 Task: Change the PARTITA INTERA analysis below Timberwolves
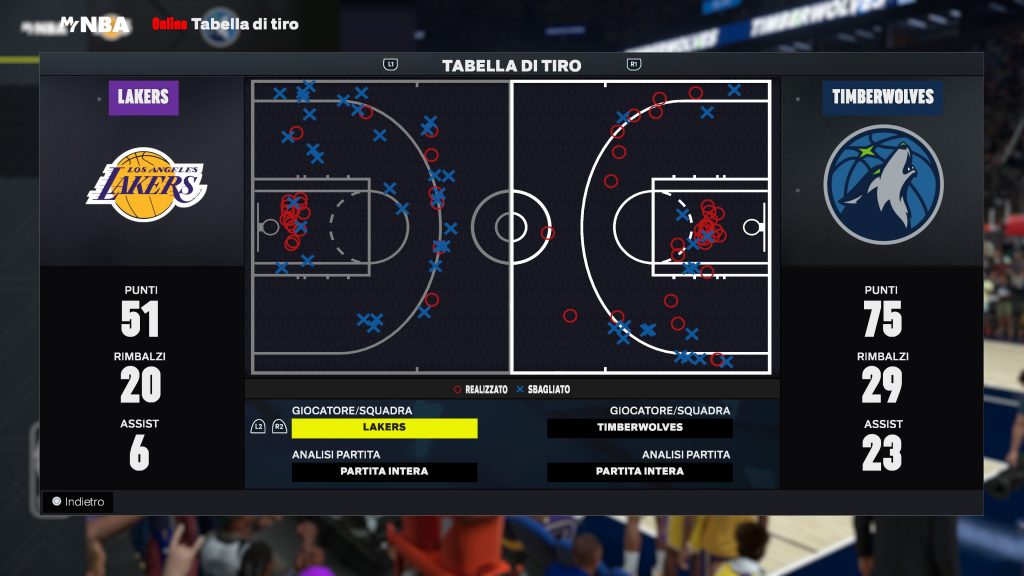640,472
